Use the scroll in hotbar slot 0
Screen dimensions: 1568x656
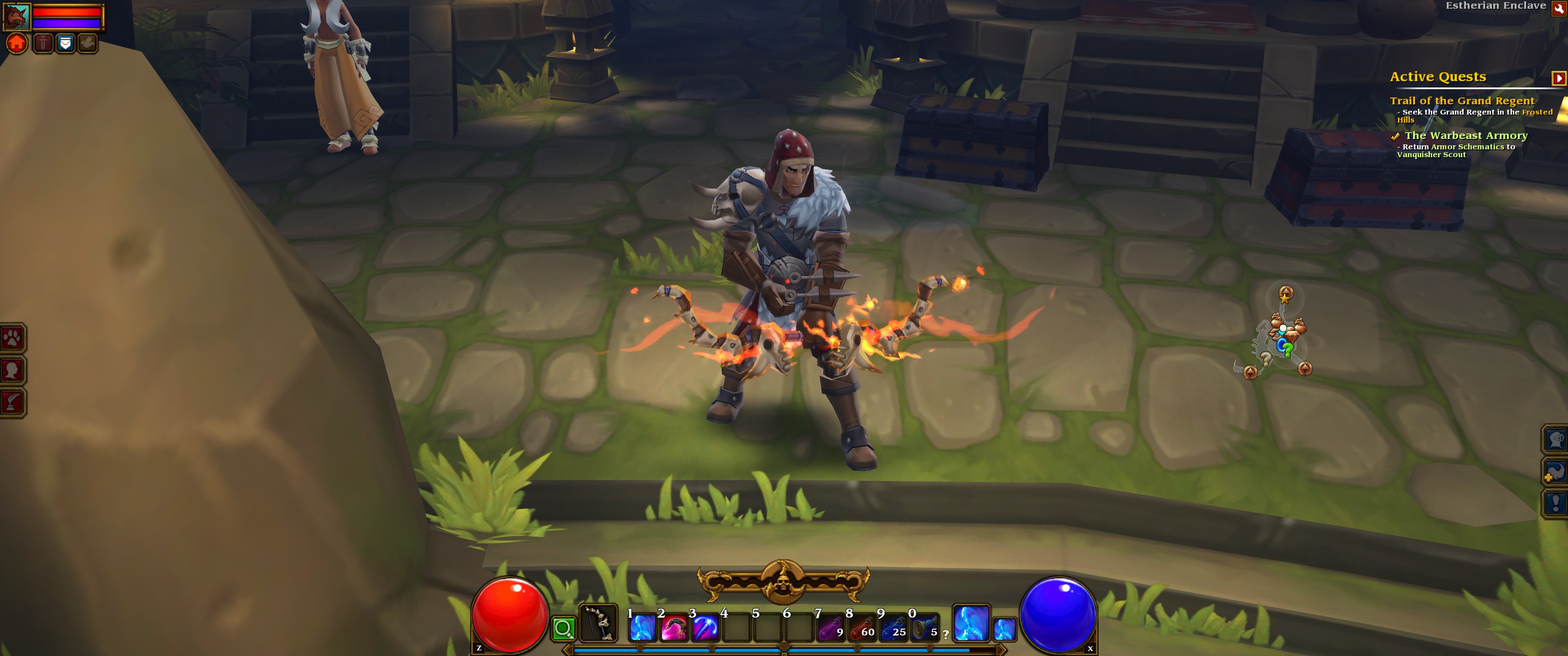pos(924,628)
